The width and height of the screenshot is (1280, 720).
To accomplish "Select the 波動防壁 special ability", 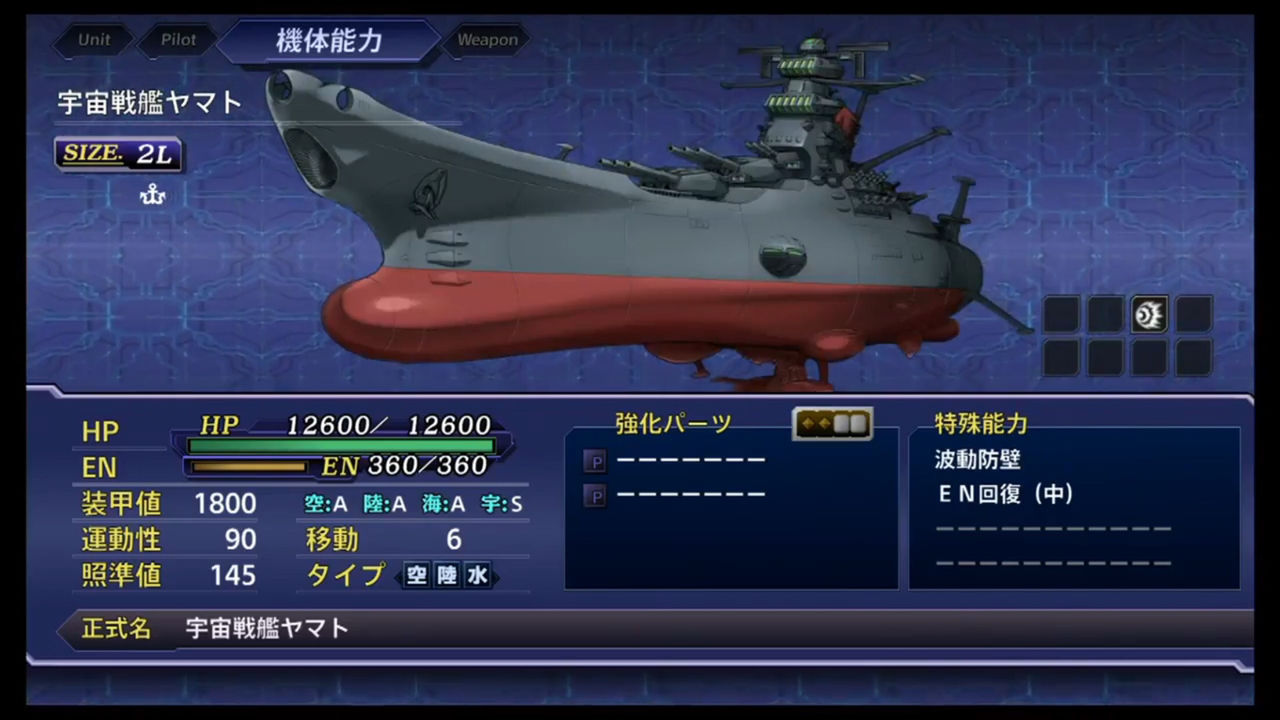I will (x=977, y=460).
